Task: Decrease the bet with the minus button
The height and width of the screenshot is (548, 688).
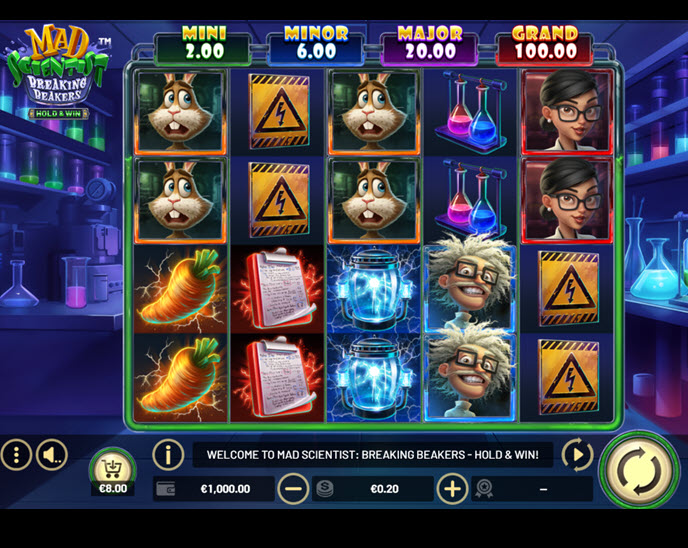Action: (x=293, y=489)
